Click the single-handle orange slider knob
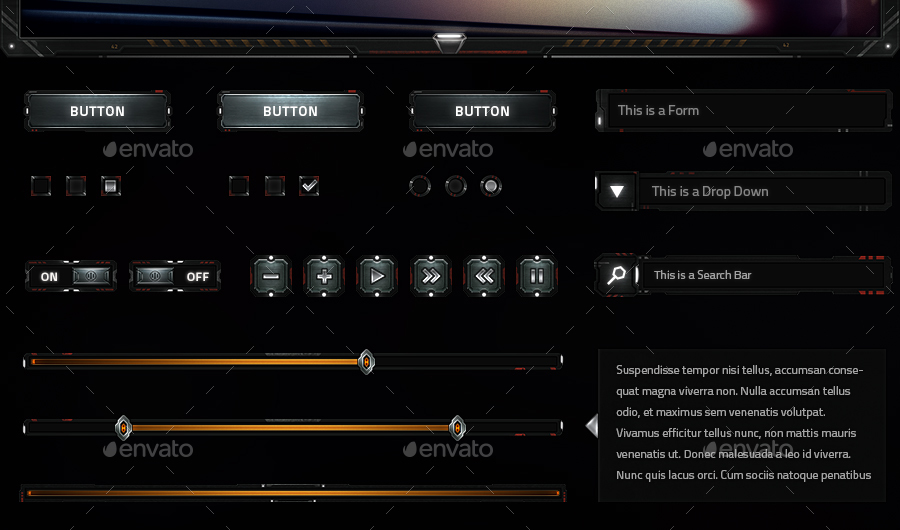 [x=366, y=361]
